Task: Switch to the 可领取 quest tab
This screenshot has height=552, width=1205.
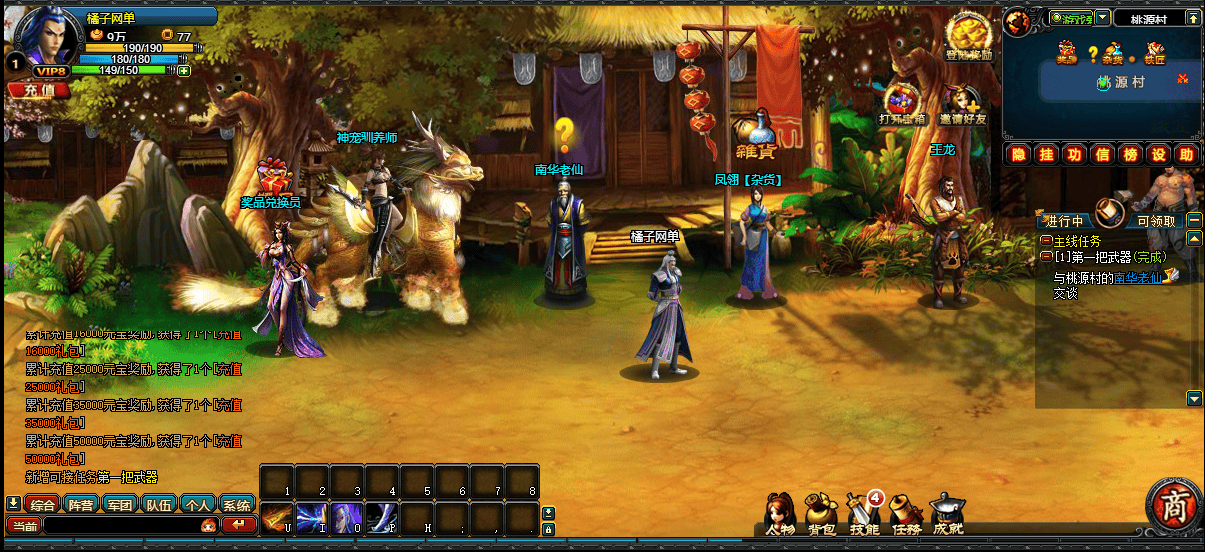Action: tap(1160, 220)
